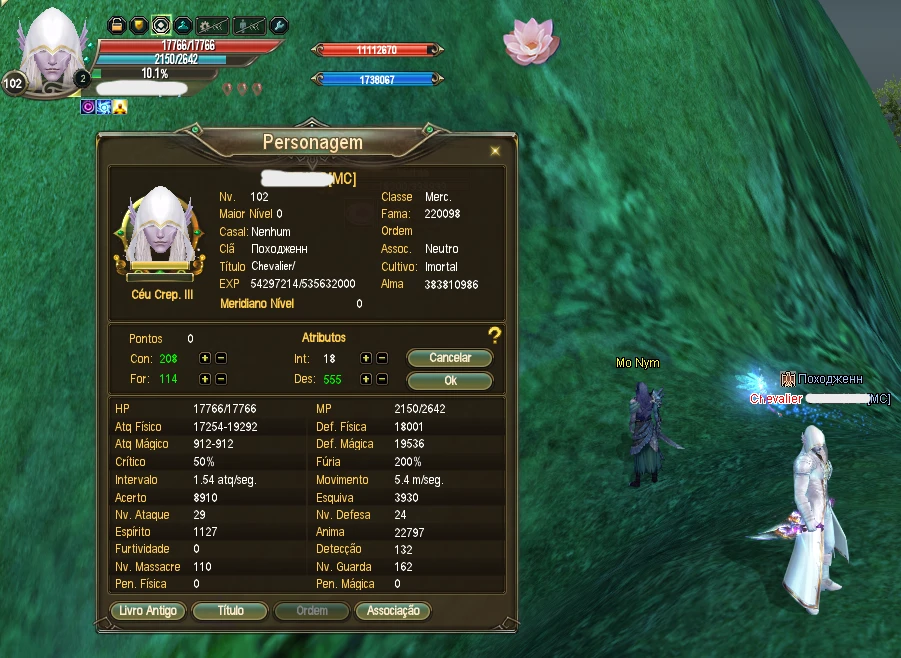Increase the For attribute
The height and width of the screenshot is (658, 901).
pyautogui.click(x=205, y=379)
